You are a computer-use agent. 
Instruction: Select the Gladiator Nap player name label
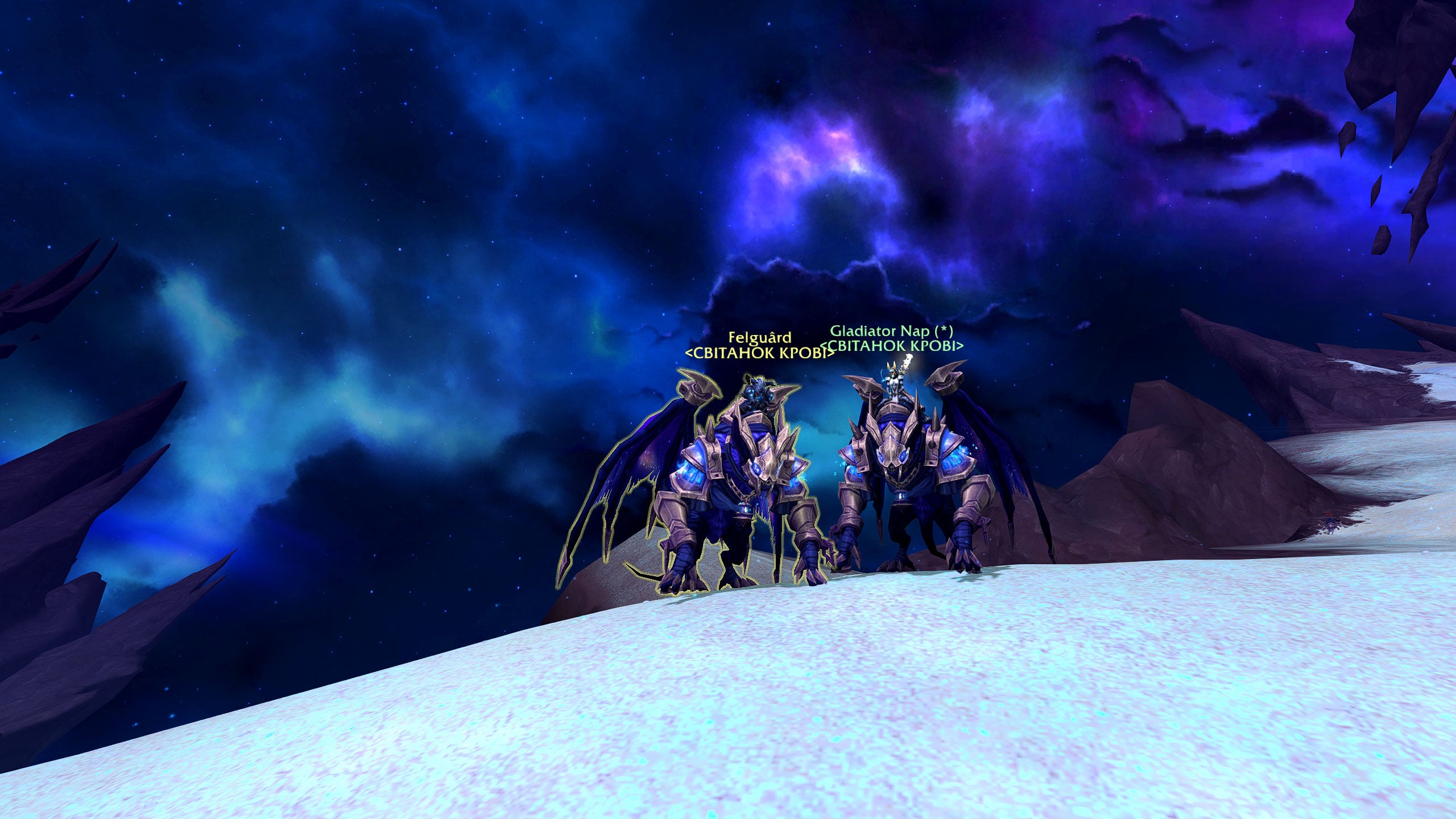click(x=891, y=331)
